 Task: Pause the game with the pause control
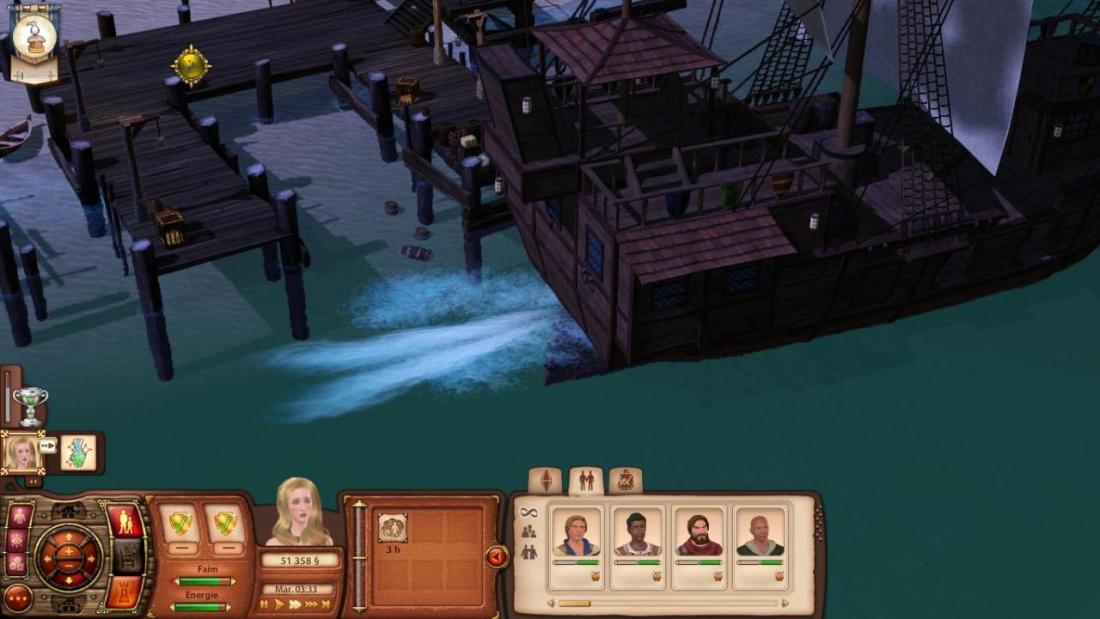[x=264, y=604]
